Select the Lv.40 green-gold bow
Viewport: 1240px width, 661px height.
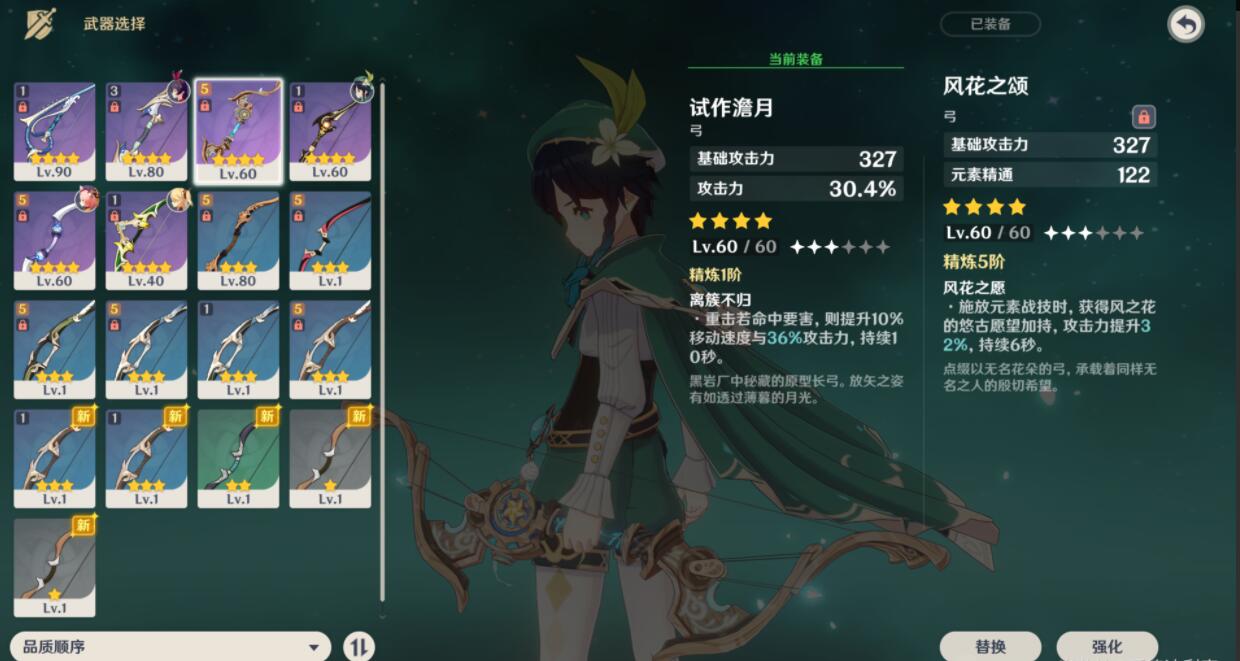pos(147,240)
